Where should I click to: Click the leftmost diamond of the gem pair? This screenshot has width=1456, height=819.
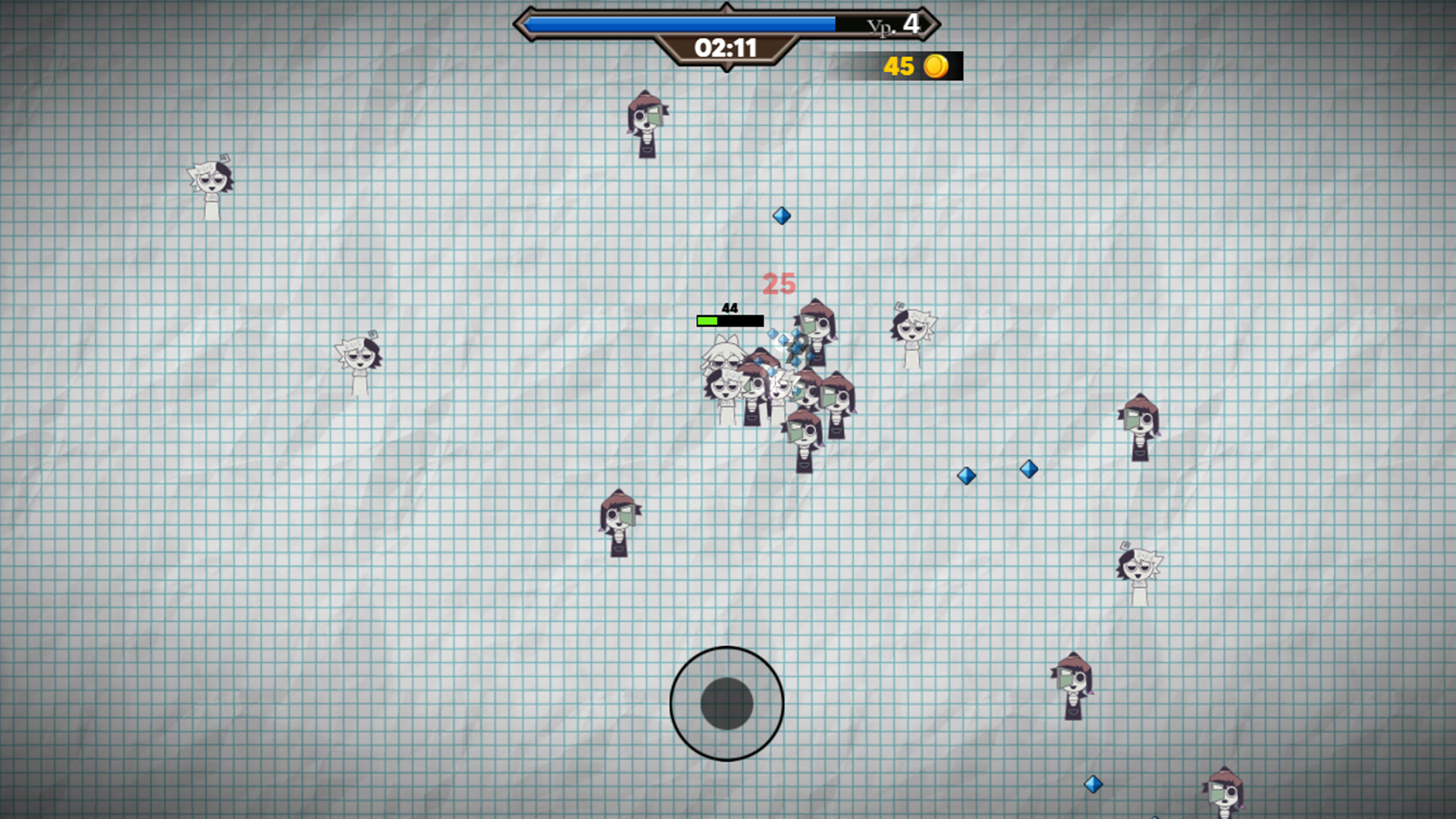966,475
